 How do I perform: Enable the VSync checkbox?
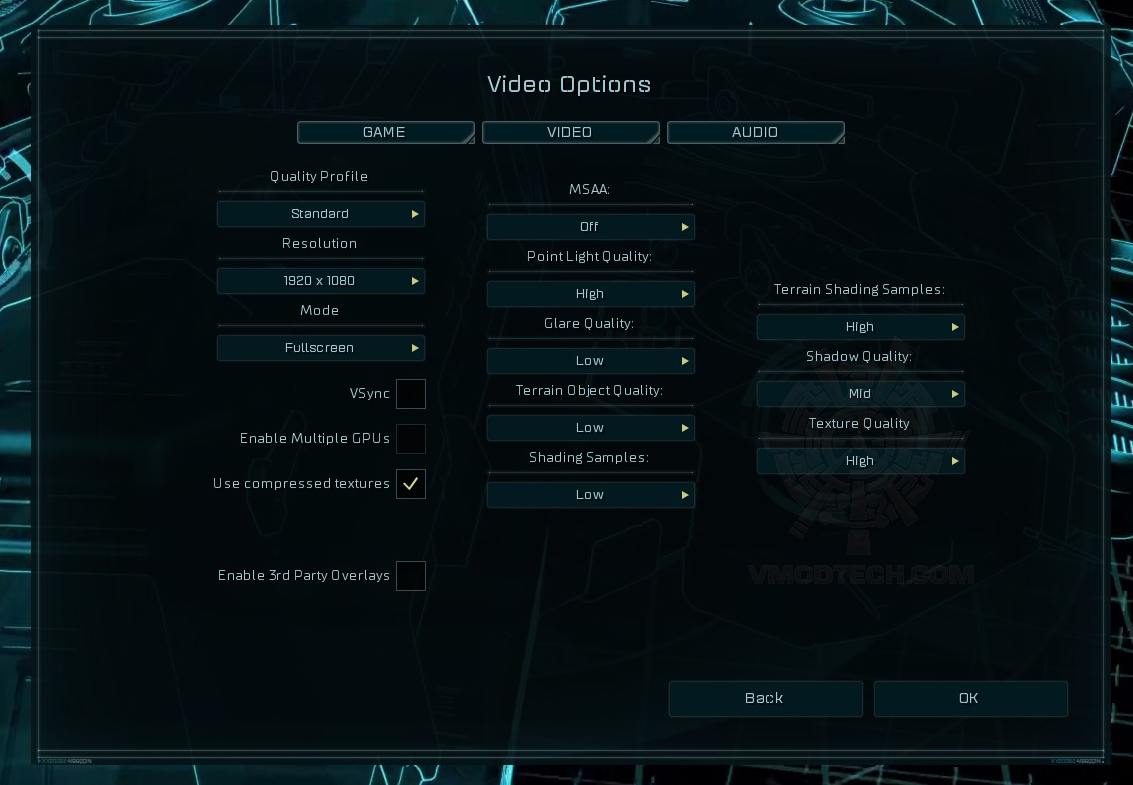[411, 394]
